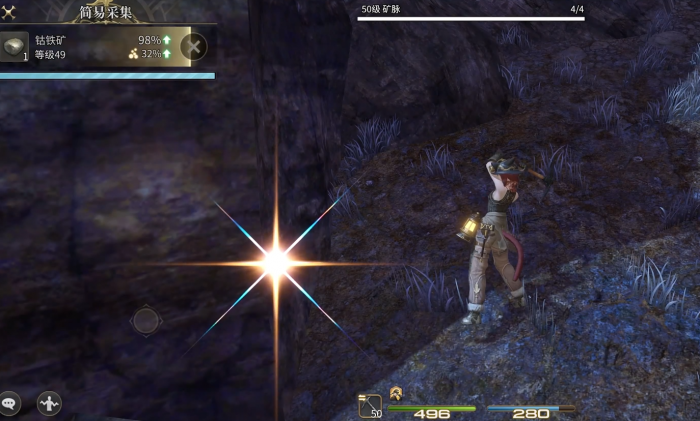Image resolution: width=700 pixels, height=421 pixels.
Task: Tap the virtual joystick circle
Action: tap(146, 321)
